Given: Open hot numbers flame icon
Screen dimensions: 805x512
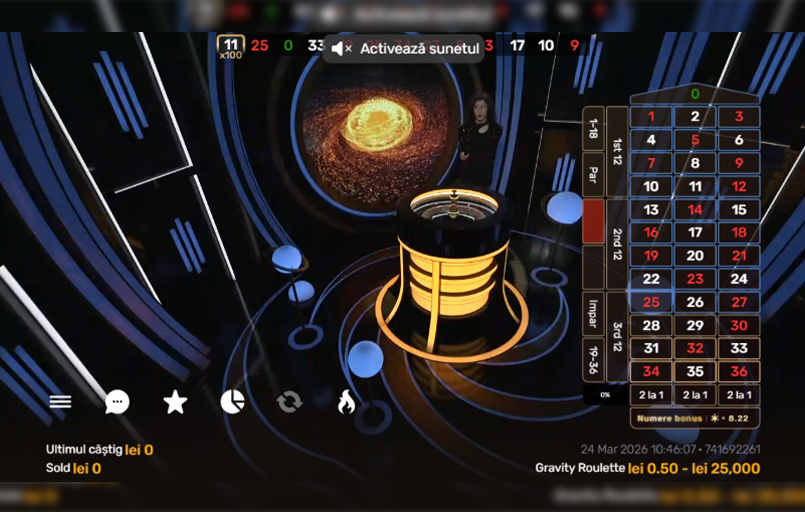Looking at the screenshot, I should (346, 402).
